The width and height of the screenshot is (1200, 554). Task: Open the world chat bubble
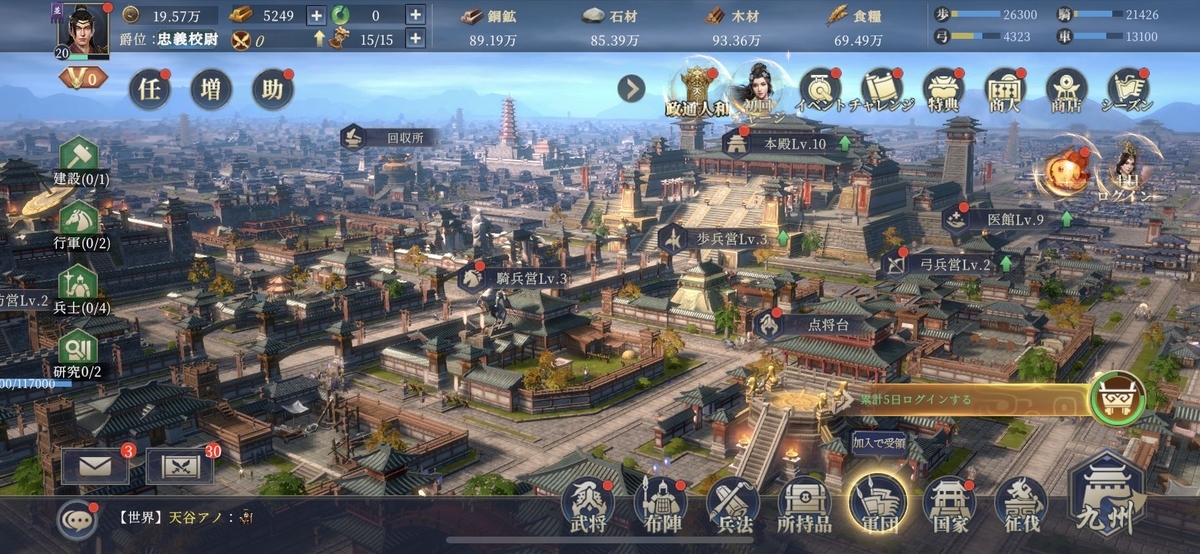pyautogui.click(x=77, y=518)
